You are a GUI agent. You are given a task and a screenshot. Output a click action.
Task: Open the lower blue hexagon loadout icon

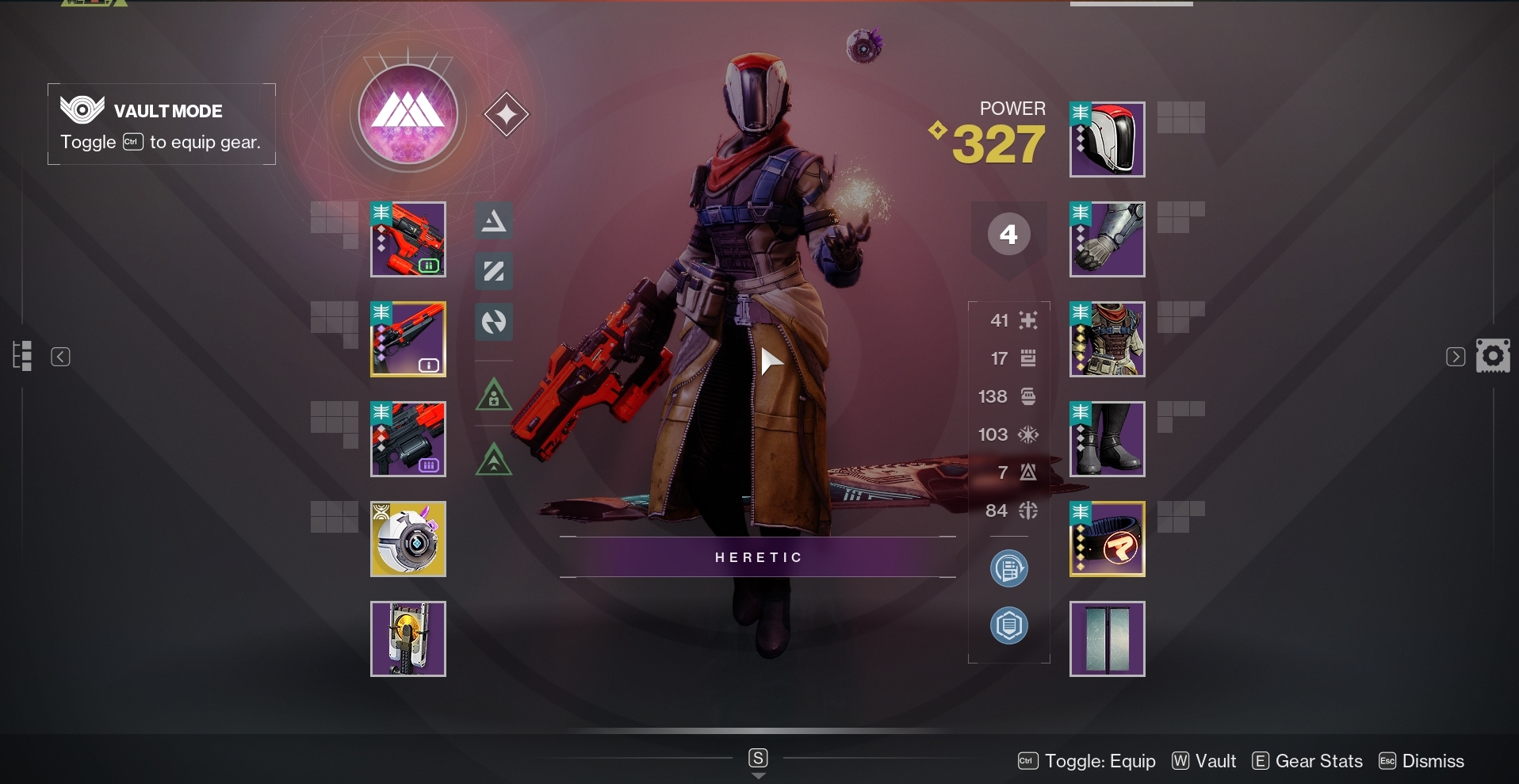[x=1009, y=625]
